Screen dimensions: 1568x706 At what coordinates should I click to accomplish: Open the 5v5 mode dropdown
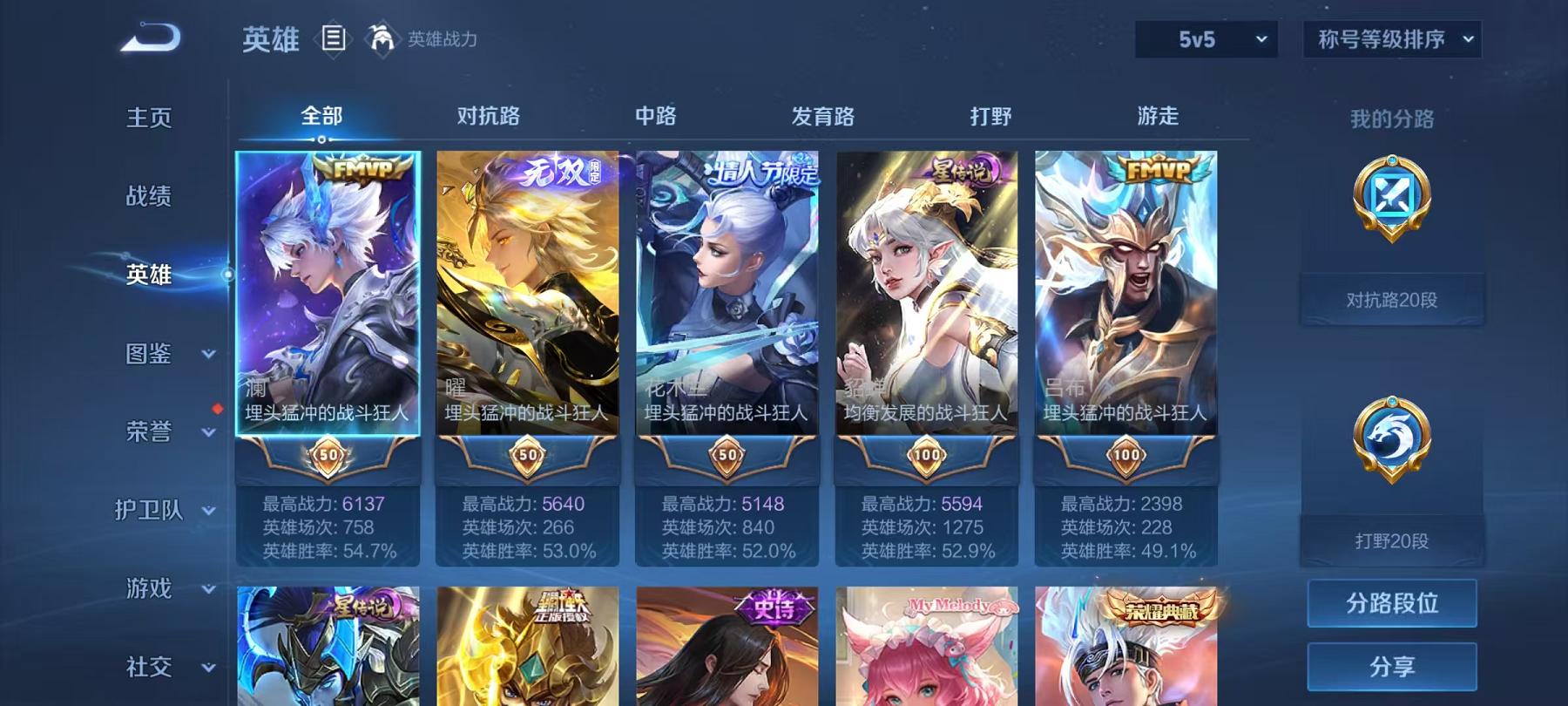(1206, 38)
